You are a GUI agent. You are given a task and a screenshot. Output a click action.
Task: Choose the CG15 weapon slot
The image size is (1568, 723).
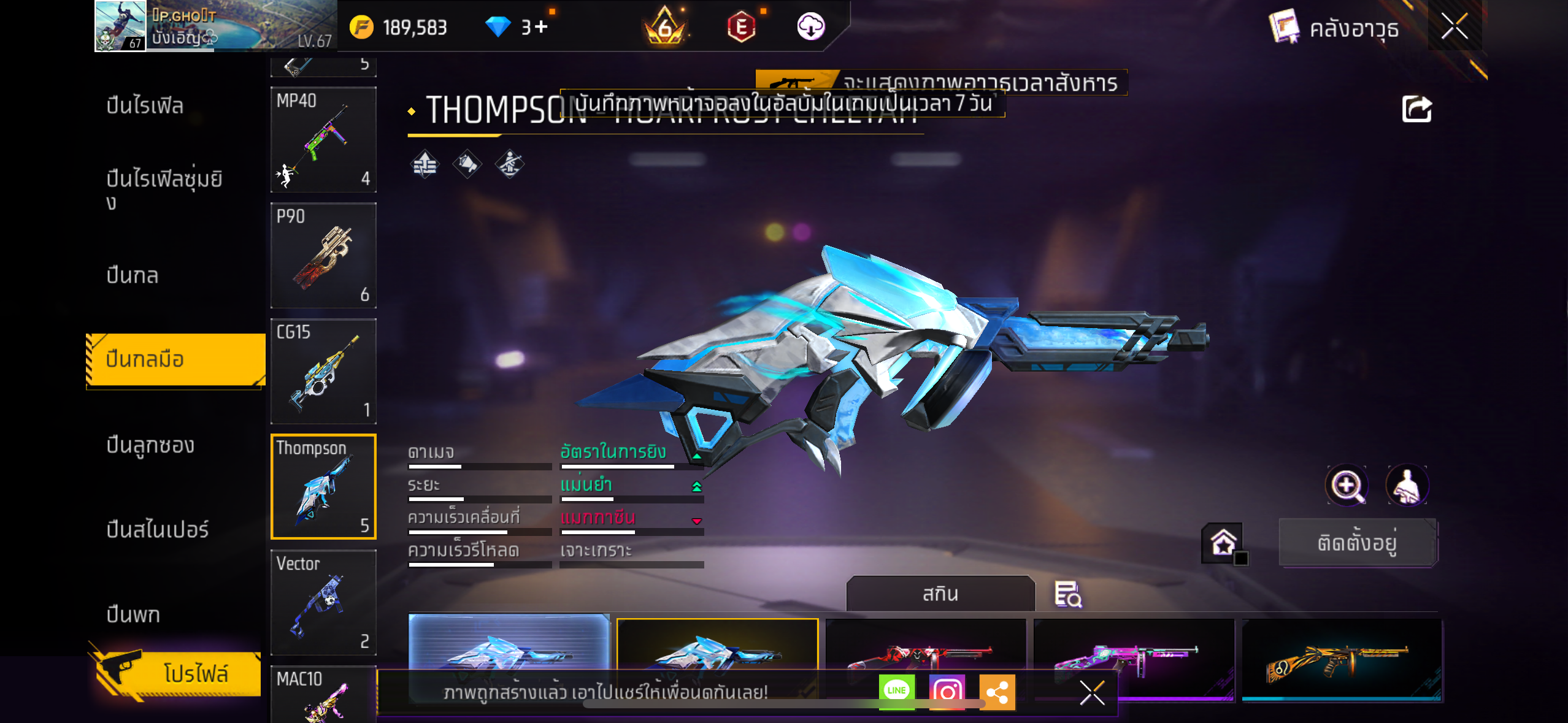tap(323, 371)
